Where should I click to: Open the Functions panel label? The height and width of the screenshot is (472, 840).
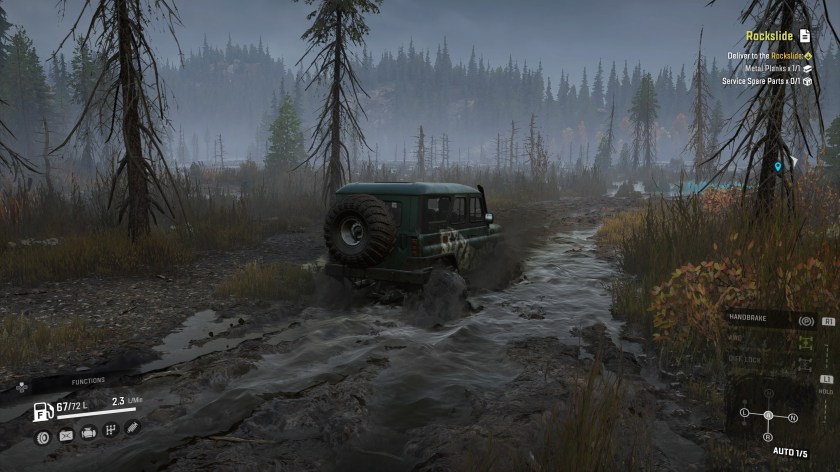click(x=88, y=381)
